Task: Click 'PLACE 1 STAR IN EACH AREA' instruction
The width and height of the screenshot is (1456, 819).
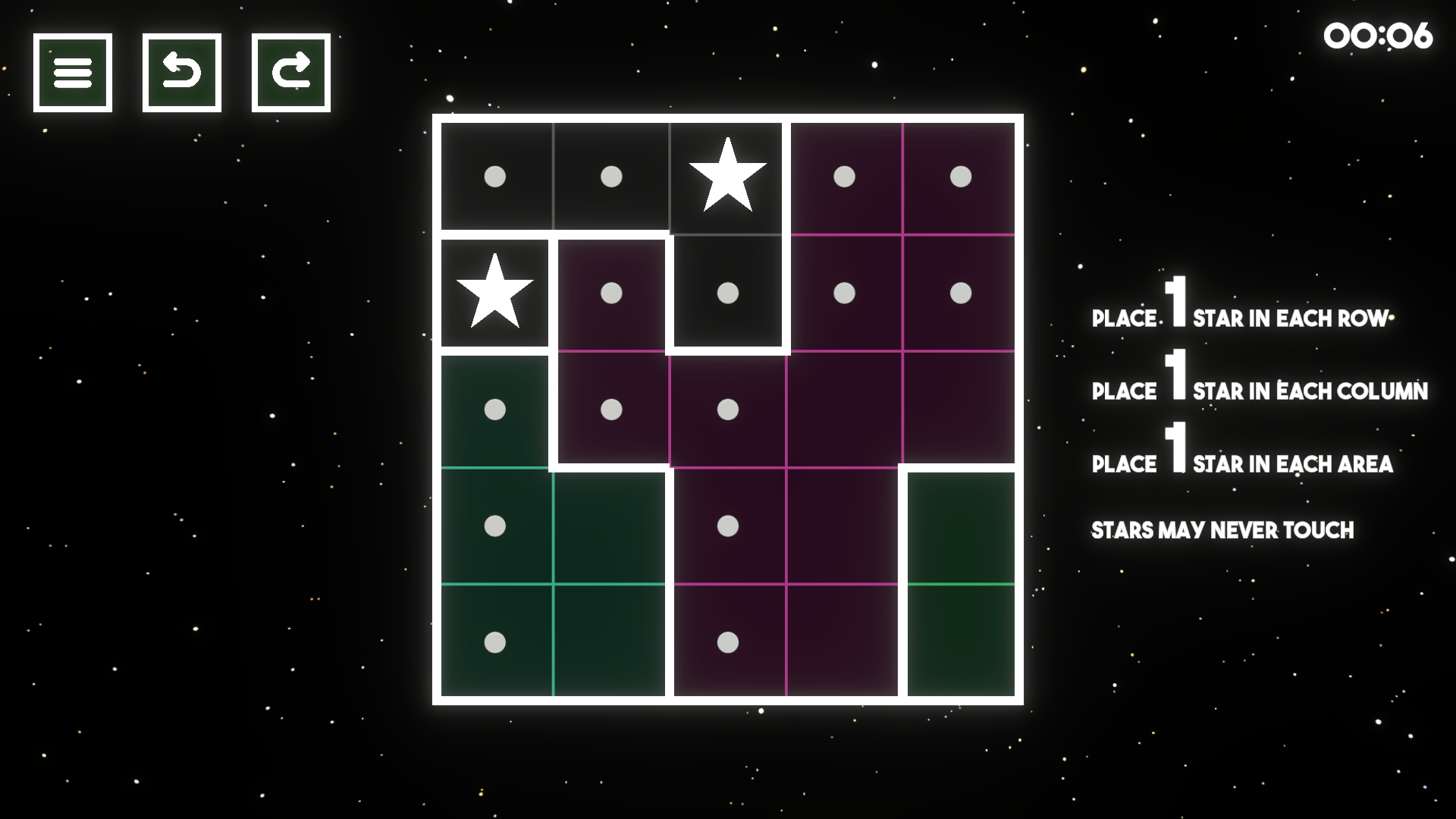Action: (x=1241, y=463)
